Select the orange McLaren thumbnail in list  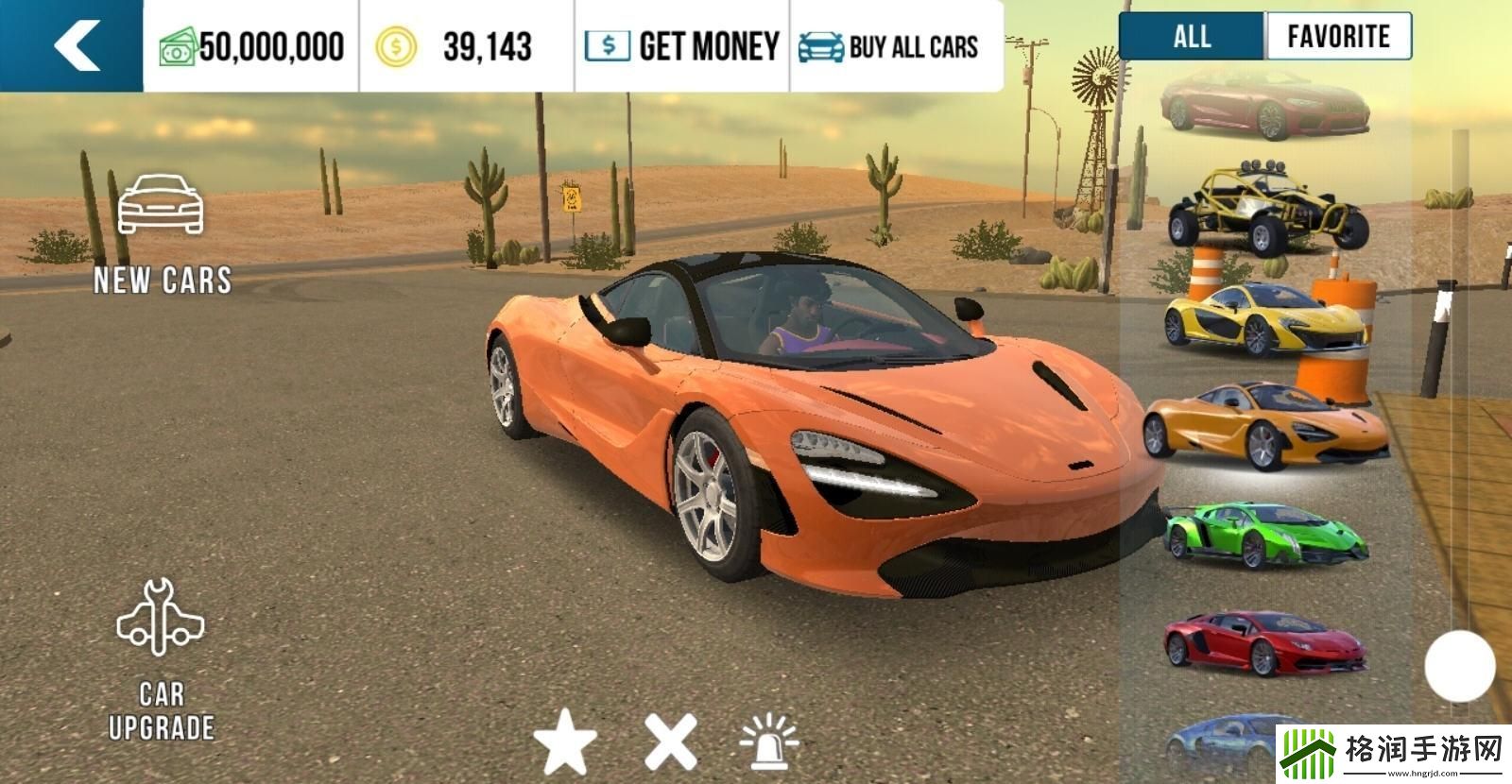click(x=1264, y=425)
